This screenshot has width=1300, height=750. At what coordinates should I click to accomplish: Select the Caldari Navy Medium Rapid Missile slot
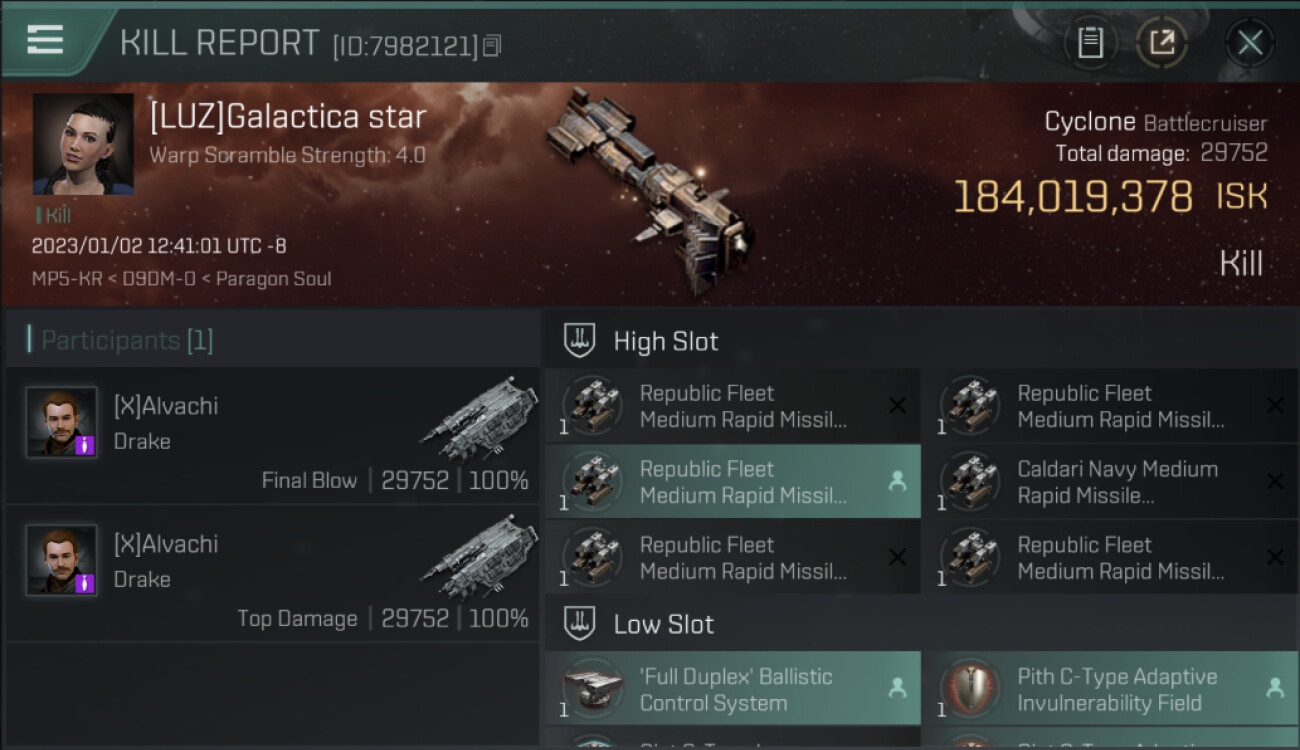coord(1110,482)
